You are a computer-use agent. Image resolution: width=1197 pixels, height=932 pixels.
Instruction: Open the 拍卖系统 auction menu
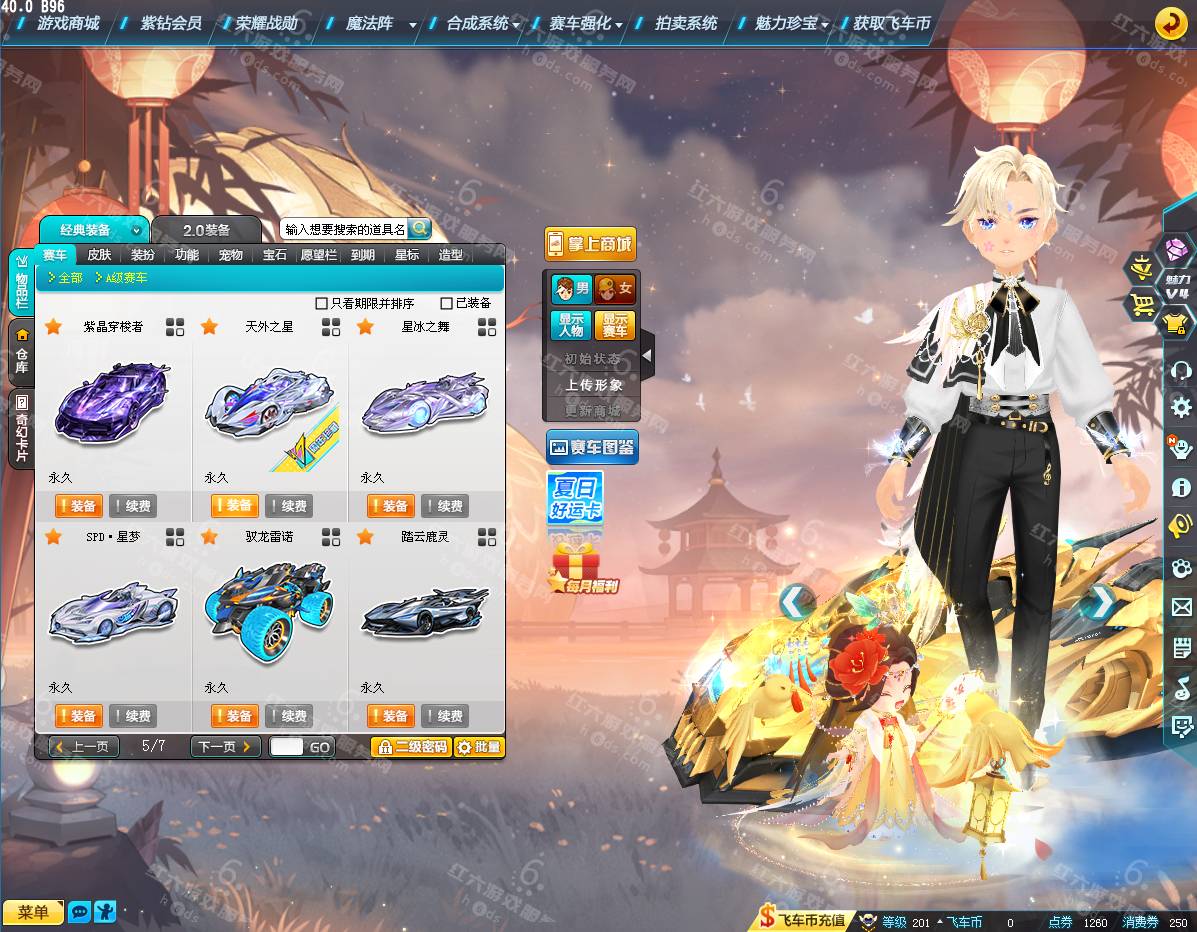[686, 23]
